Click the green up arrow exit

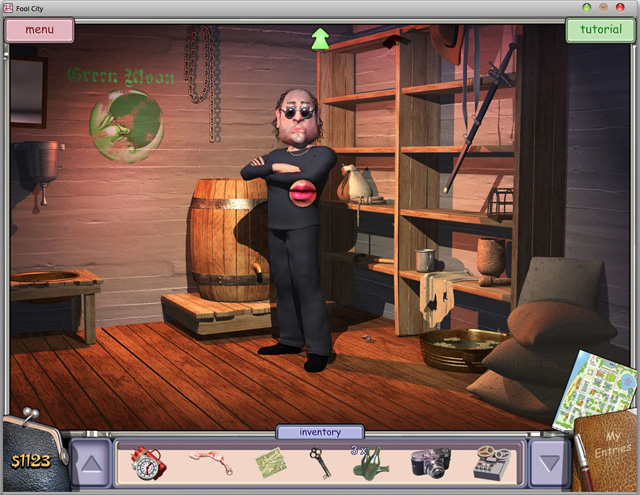[320, 39]
